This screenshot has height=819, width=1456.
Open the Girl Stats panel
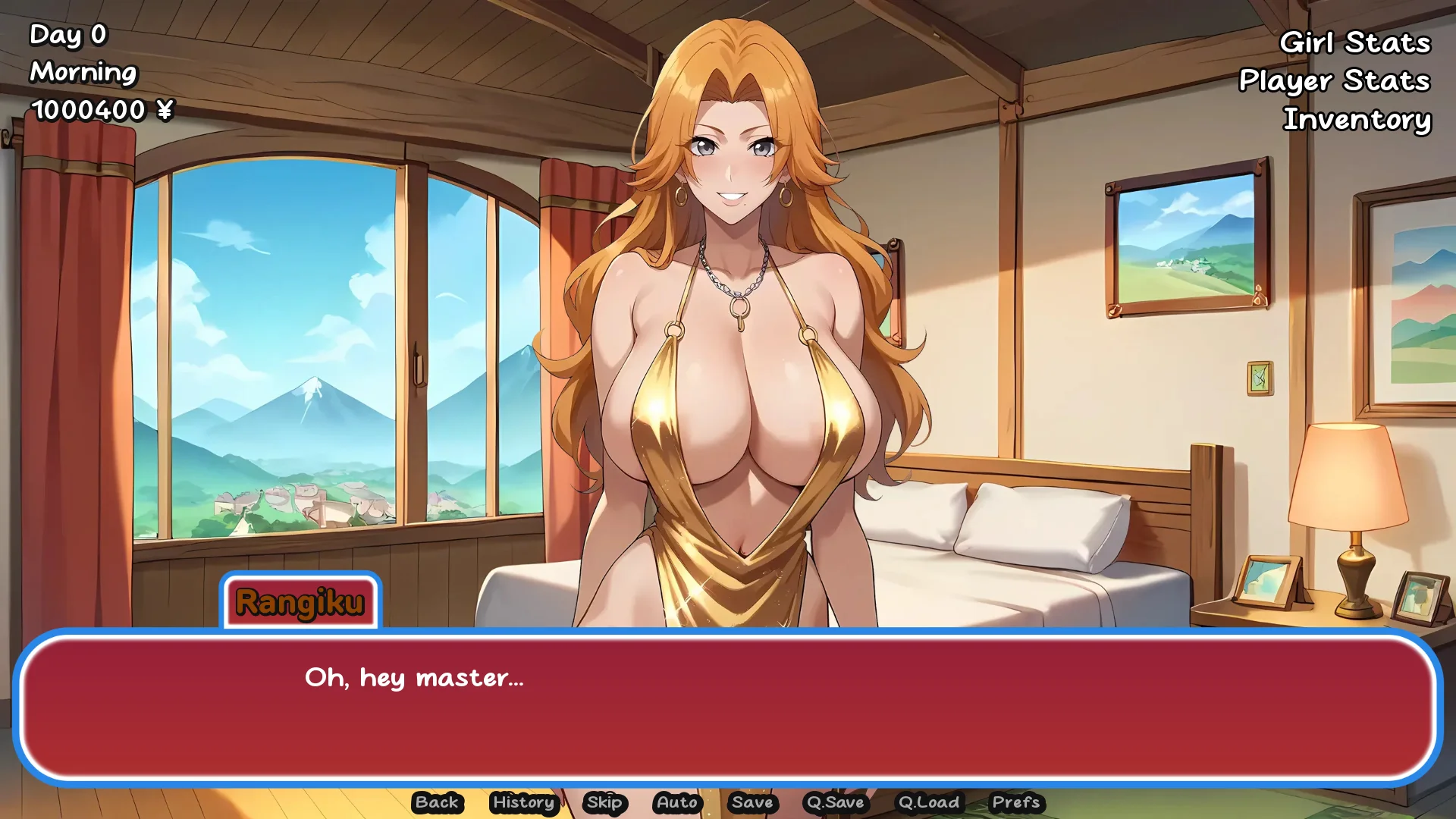point(1354,42)
